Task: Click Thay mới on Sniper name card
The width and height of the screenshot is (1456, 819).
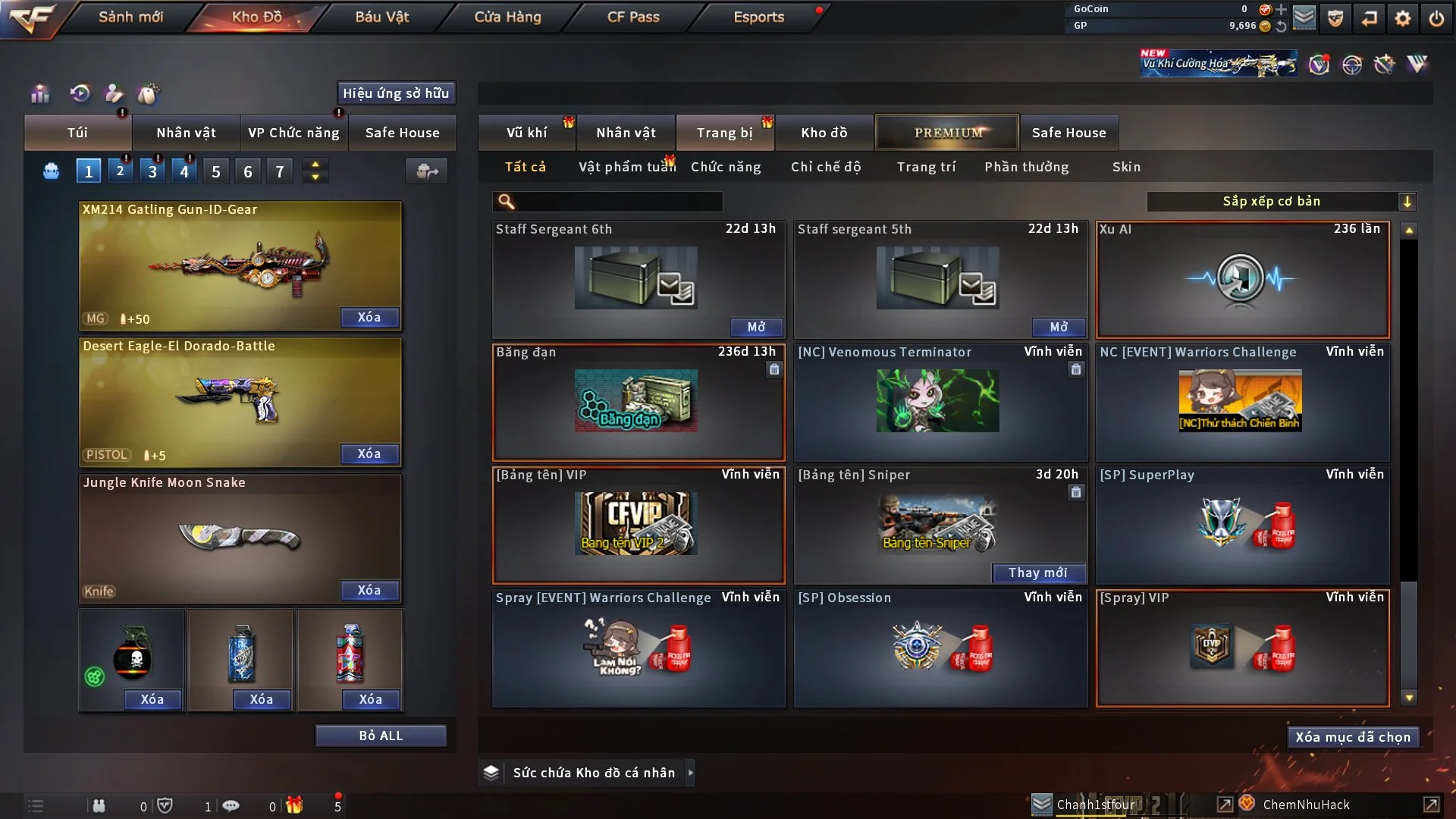Action: 1038,573
